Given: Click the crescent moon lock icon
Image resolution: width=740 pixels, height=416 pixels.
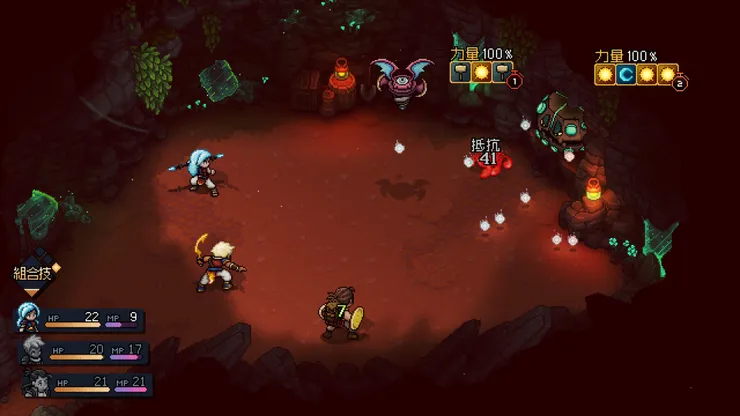Looking at the screenshot, I should [625, 75].
